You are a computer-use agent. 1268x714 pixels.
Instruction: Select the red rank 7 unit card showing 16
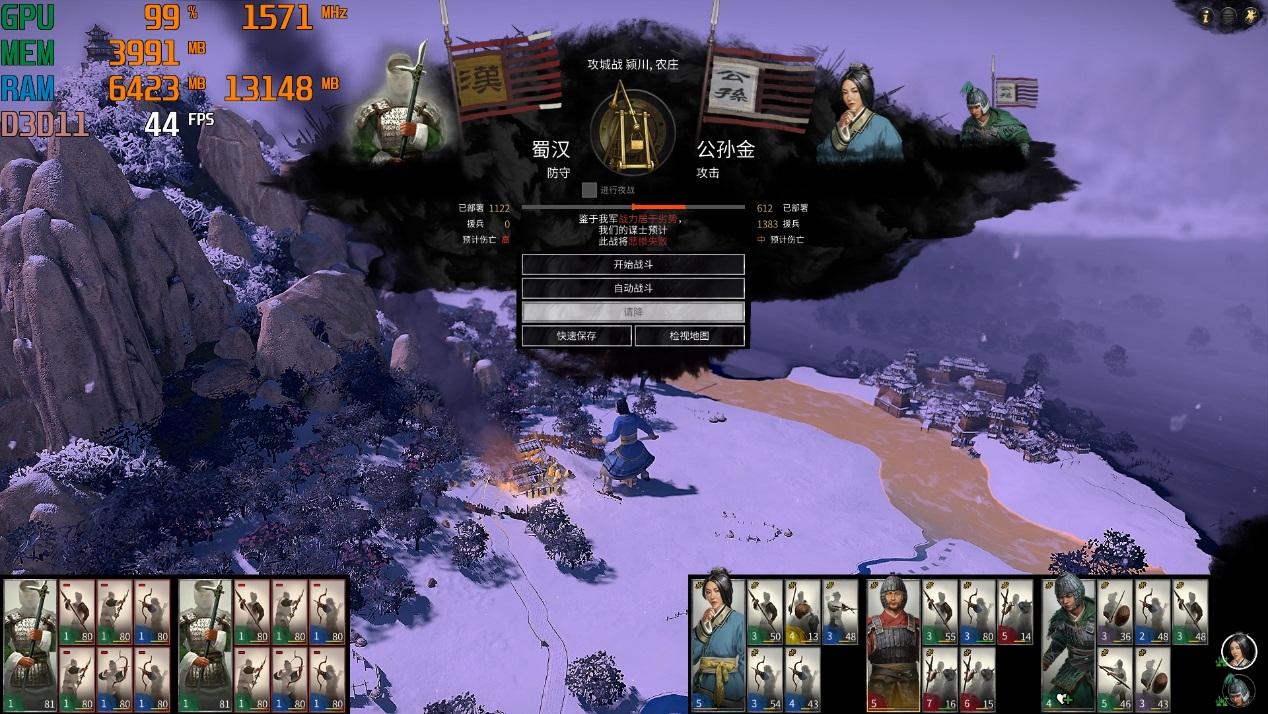[940, 678]
